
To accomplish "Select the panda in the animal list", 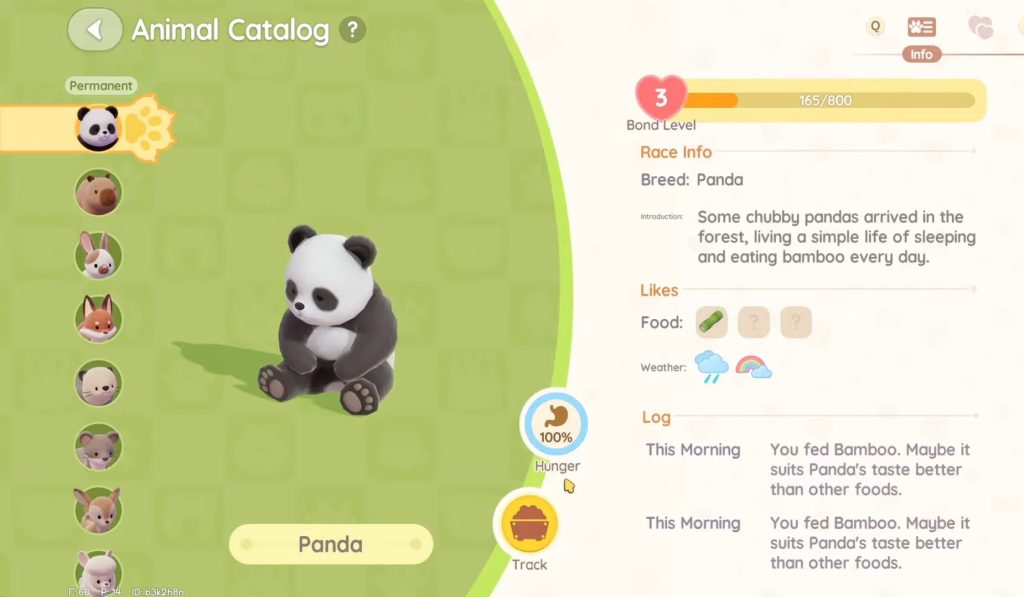I will coord(98,128).
